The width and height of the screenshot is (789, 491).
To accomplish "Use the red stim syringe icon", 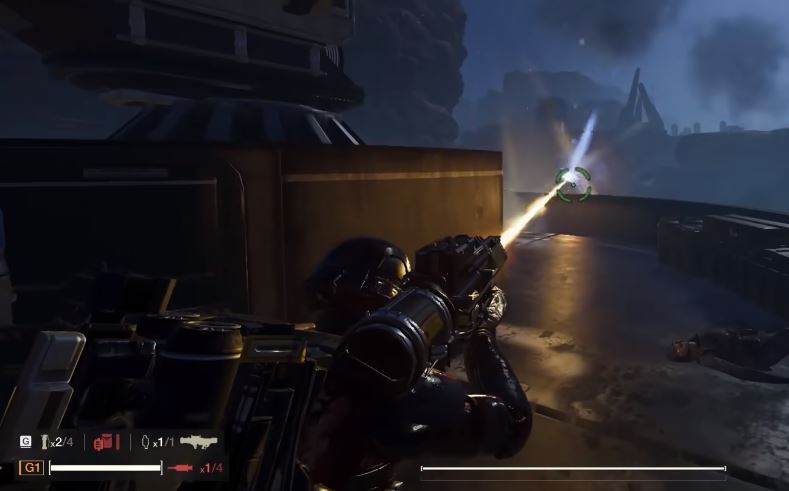I will [181, 467].
